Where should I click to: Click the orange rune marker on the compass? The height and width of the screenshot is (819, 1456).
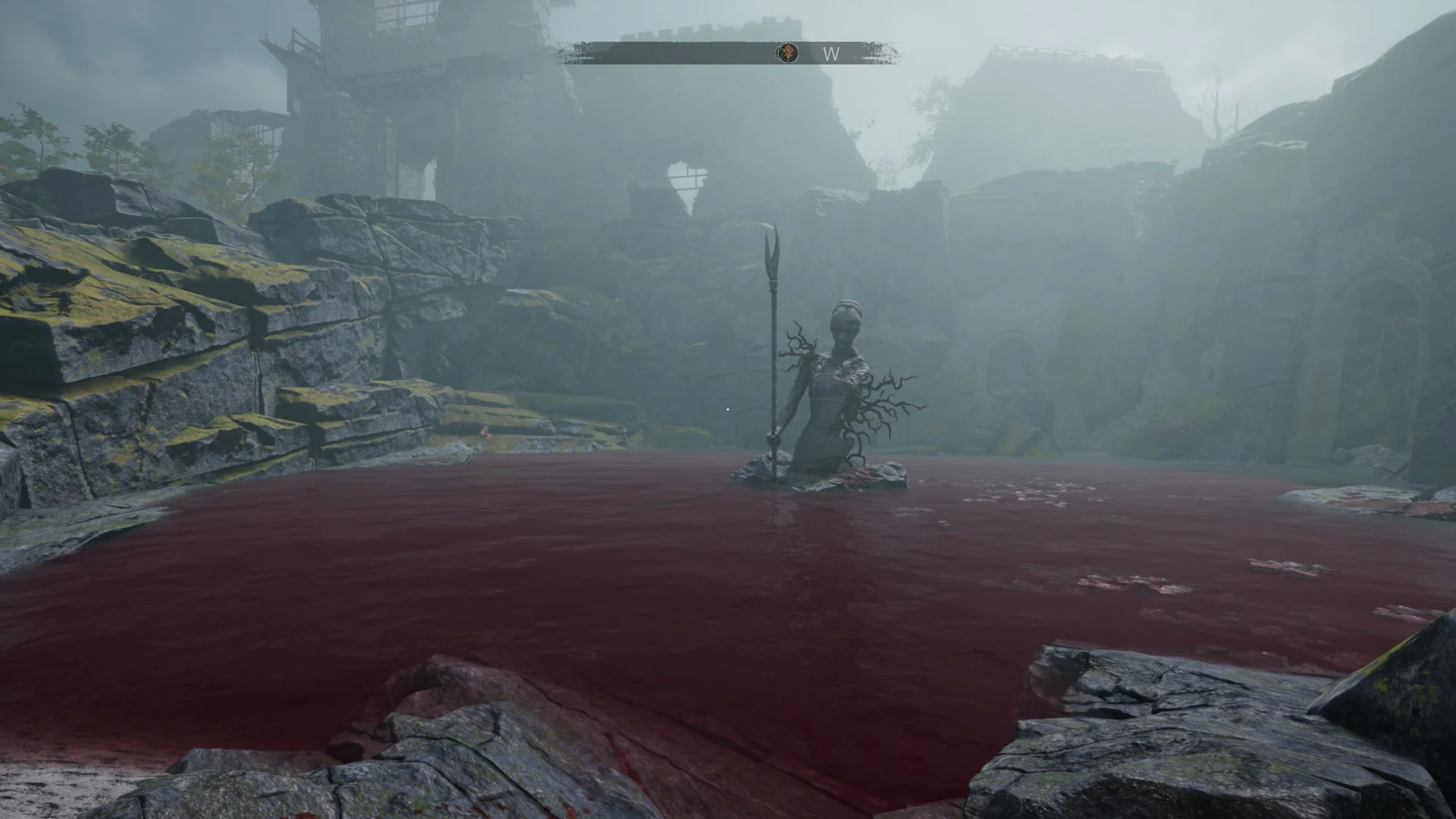coord(787,53)
